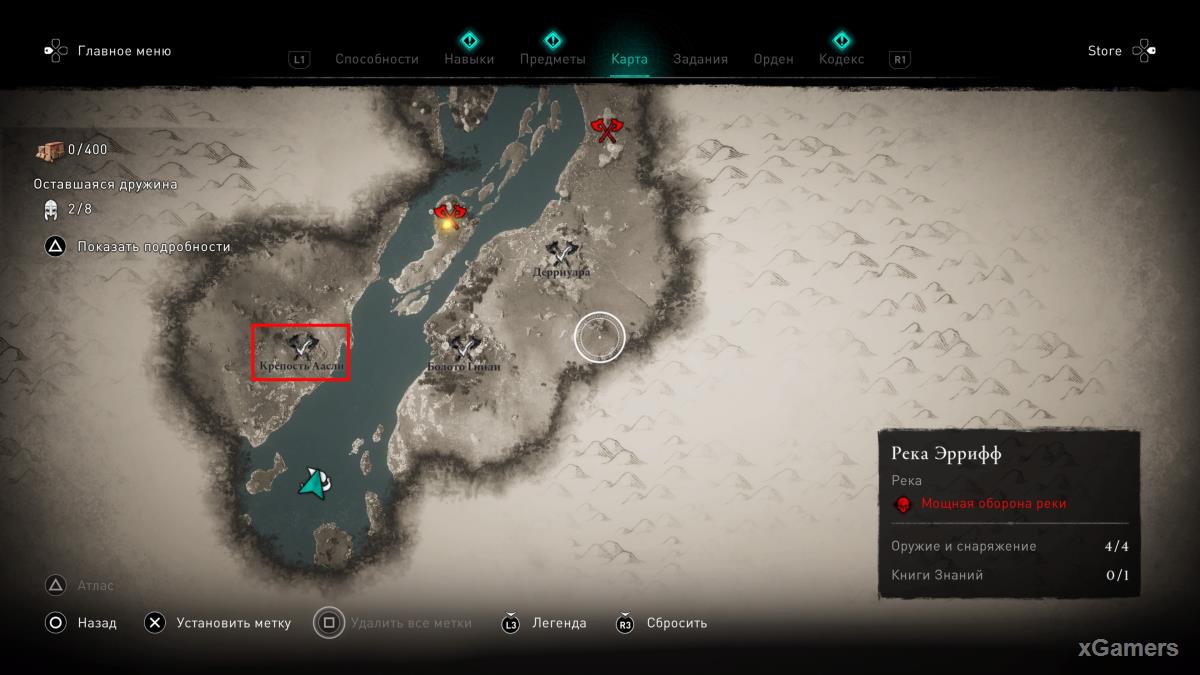Switch to the Орден tab

(x=773, y=59)
